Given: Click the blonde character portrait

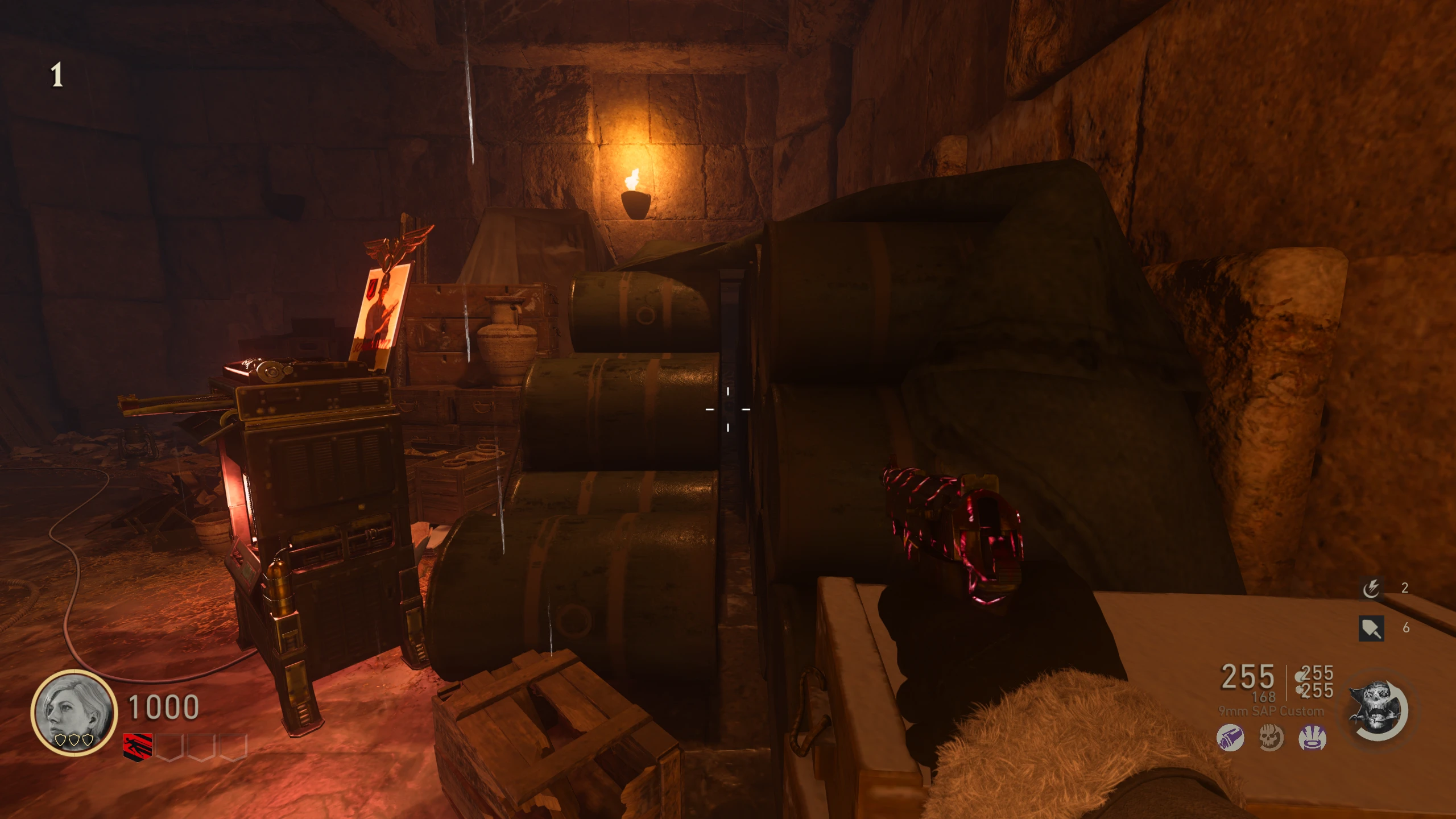Looking at the screenshot, I should [x=74, y=712].
